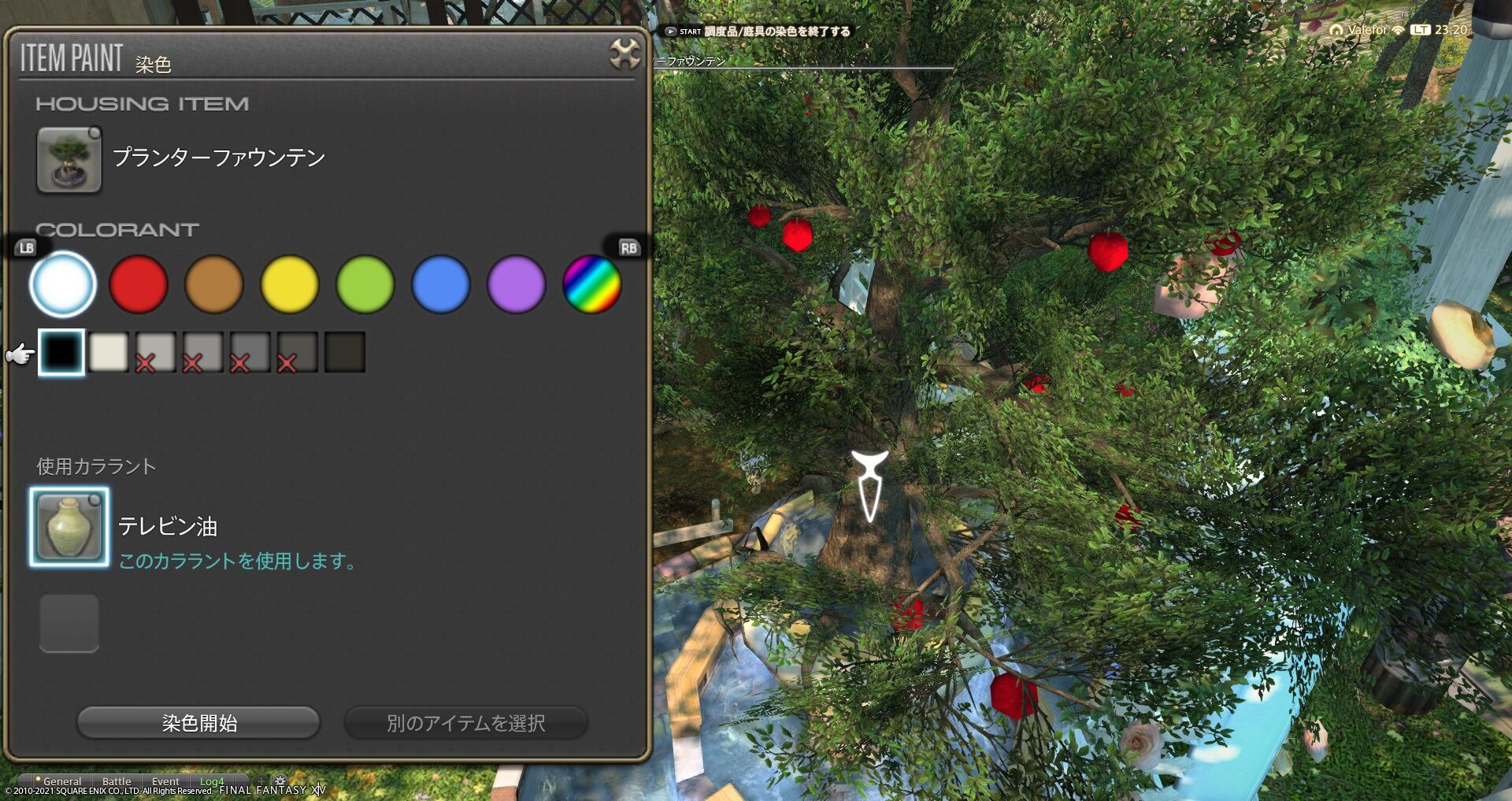1512x801 pixels.
Task: Open the chat log settings gear icon
Action: [x=280, y=781]
